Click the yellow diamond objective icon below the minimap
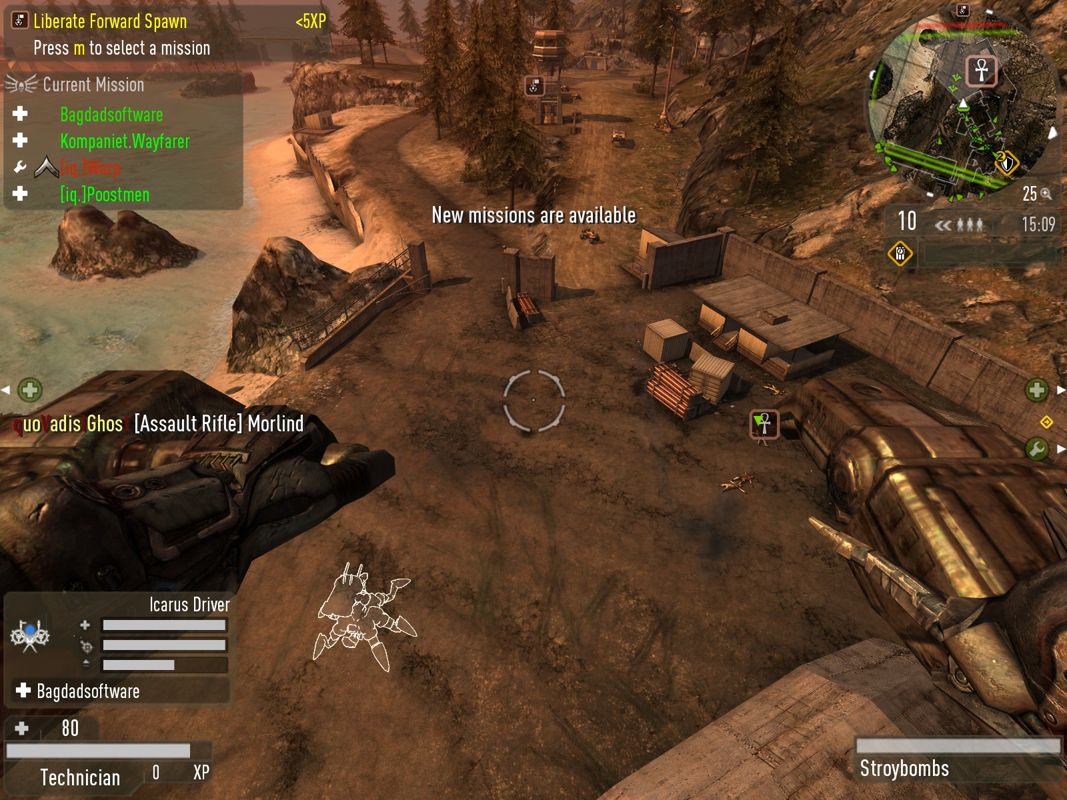Viewport: 1067px width, 800px height. pos(901,253)
